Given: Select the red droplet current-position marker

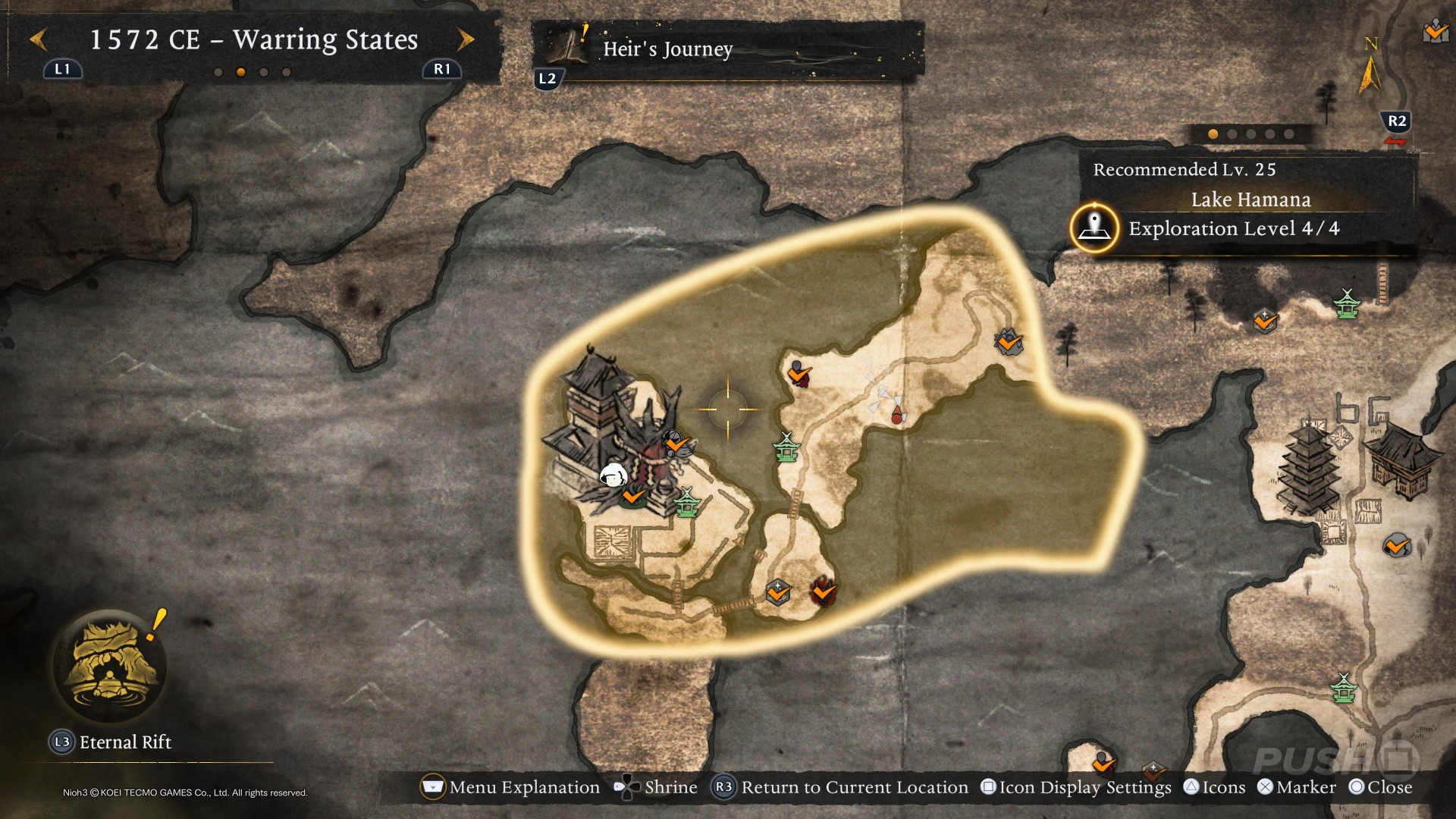Looking at the screenshot, I should pos(897,415).
